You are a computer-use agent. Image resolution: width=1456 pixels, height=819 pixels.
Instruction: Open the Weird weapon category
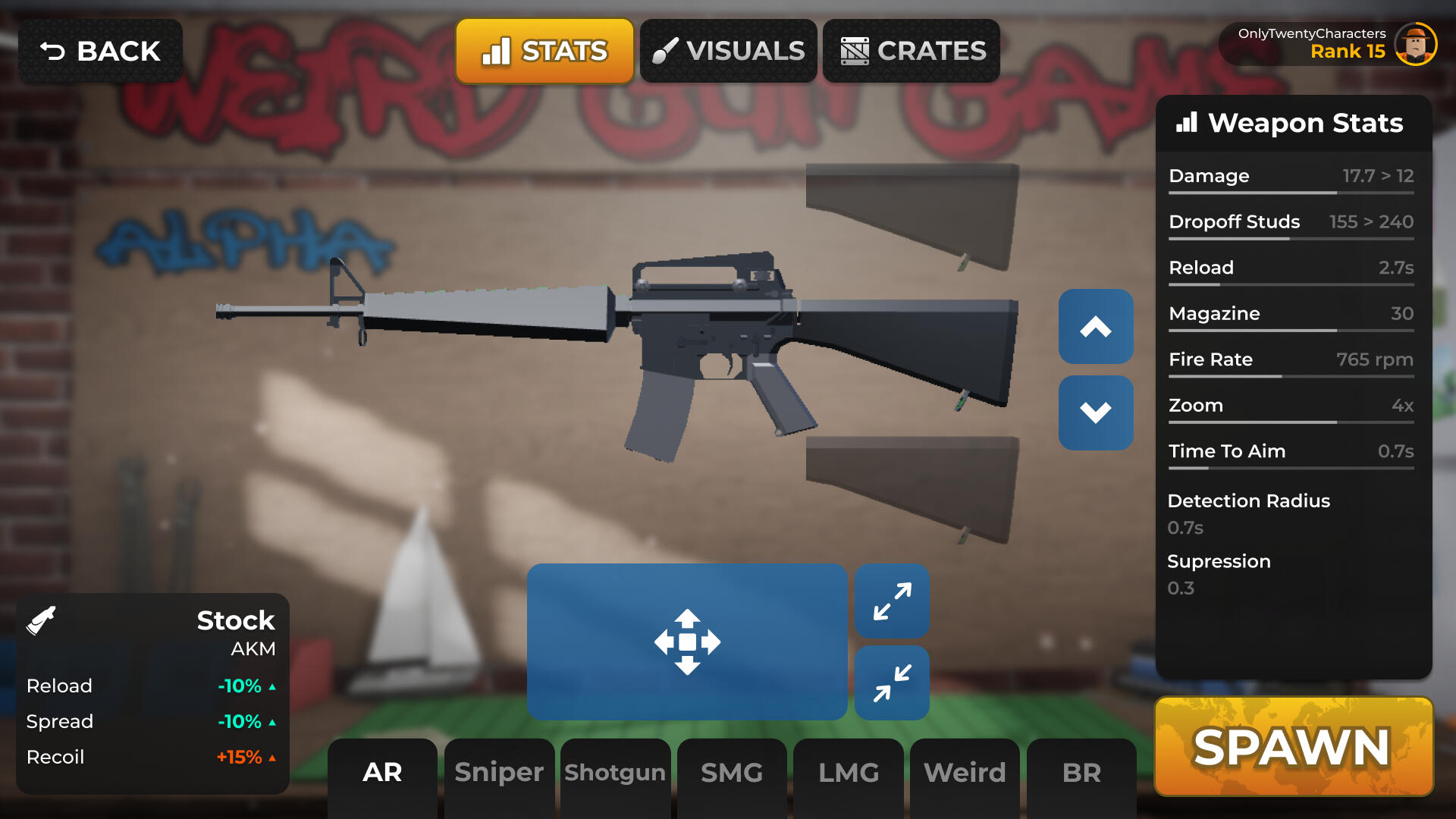965,772
